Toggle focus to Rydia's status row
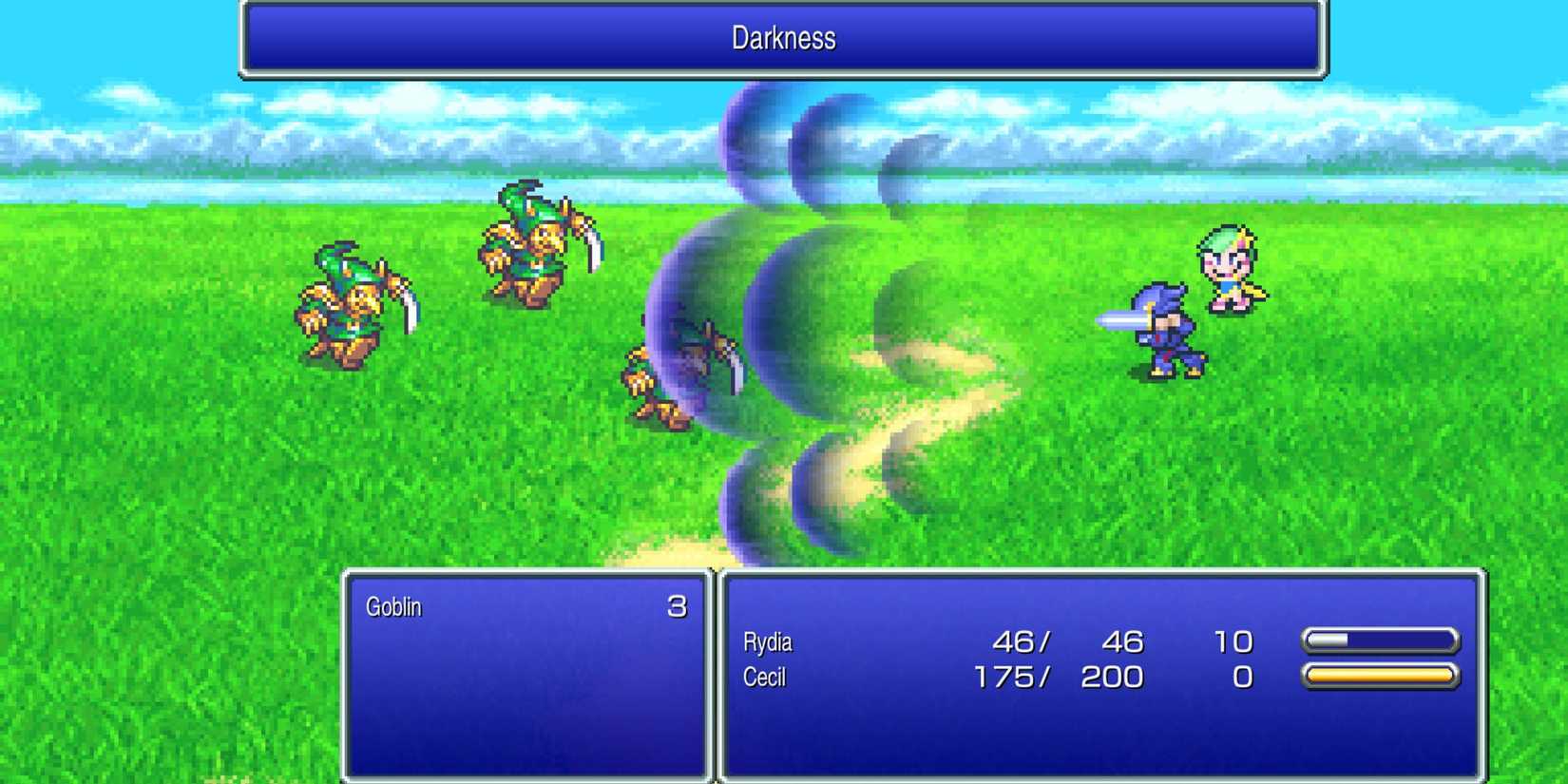The height and width of the screenshot is (784, 1568). [x=998, y=642]
